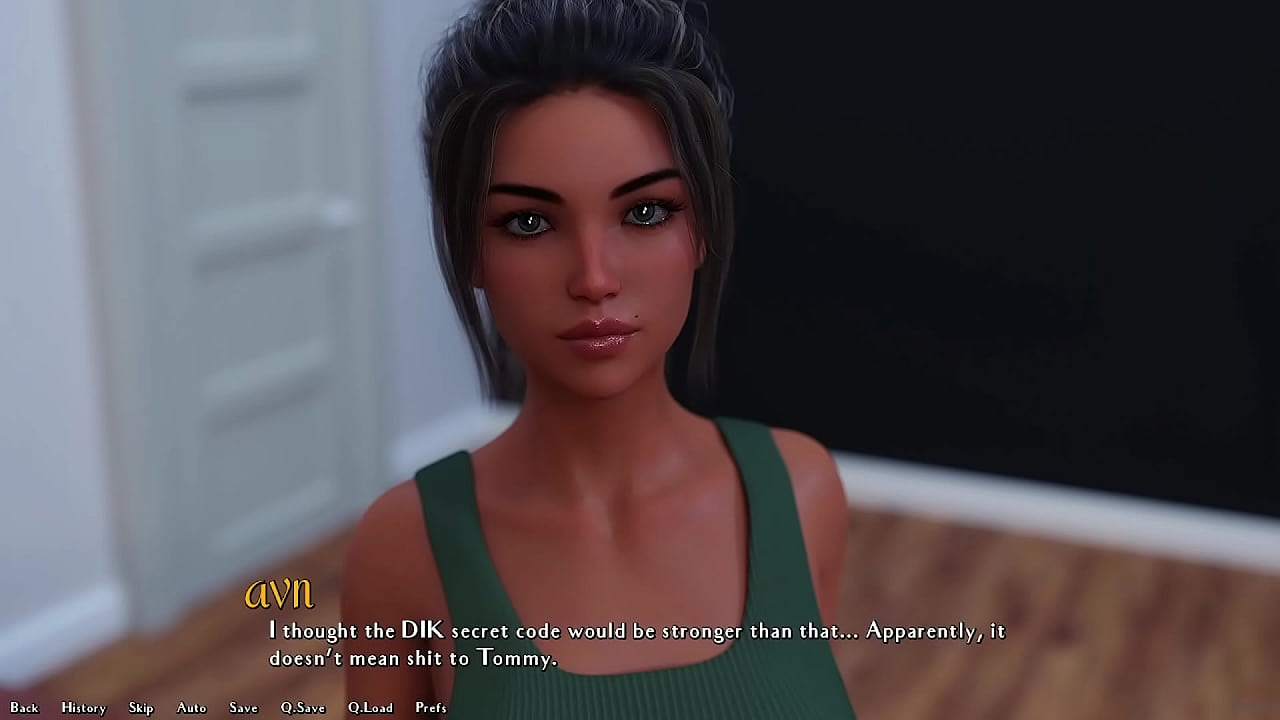
Task: Open the Save game menu
Action: pos(243,708)
